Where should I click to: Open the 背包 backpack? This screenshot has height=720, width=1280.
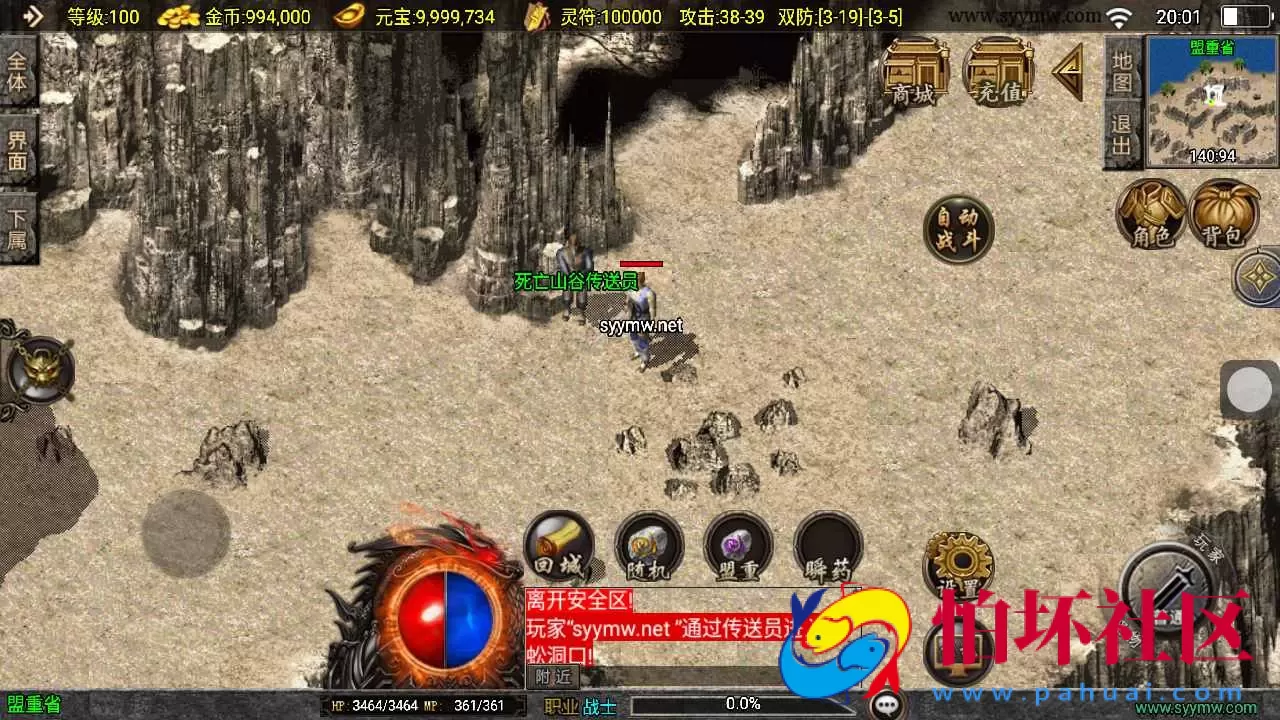point(1224,215)
